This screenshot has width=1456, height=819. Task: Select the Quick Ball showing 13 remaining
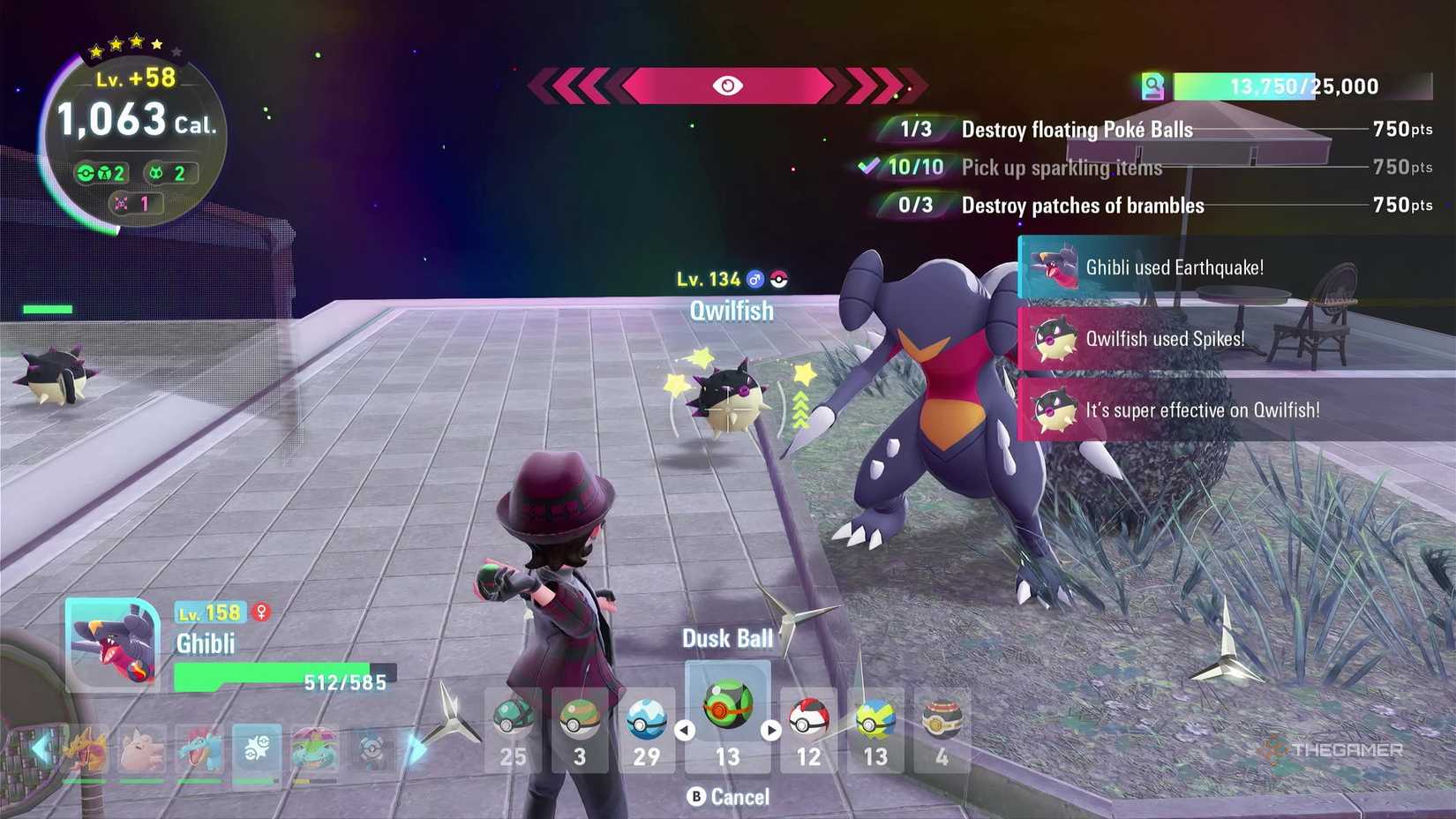[x=874, y=717]
